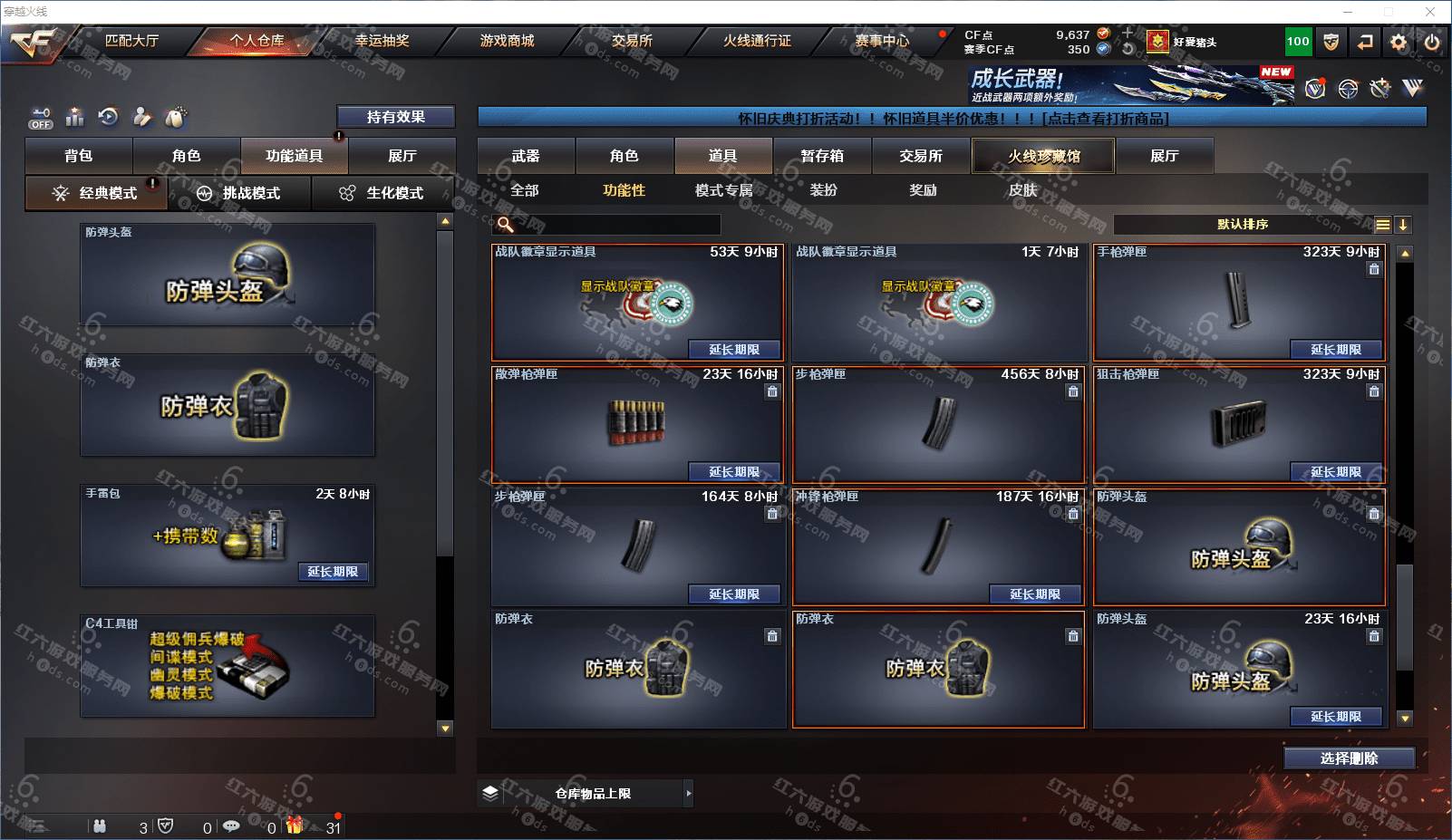Screen dimensions: 1452x840
Task: Open the 游戏商城 game shop
Action: point(507,41)
